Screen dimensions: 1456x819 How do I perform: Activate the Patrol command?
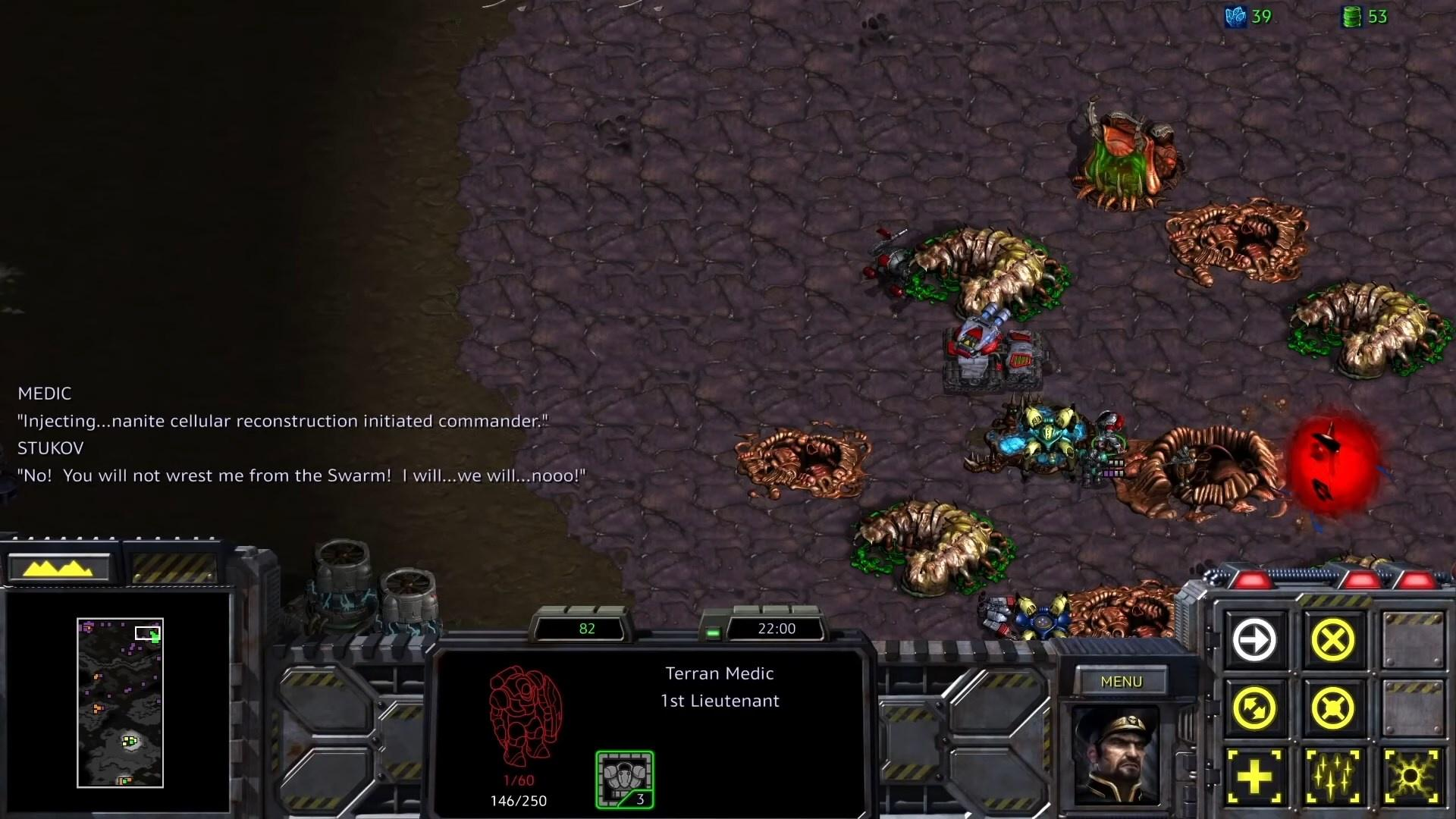tap(1254, 708)
